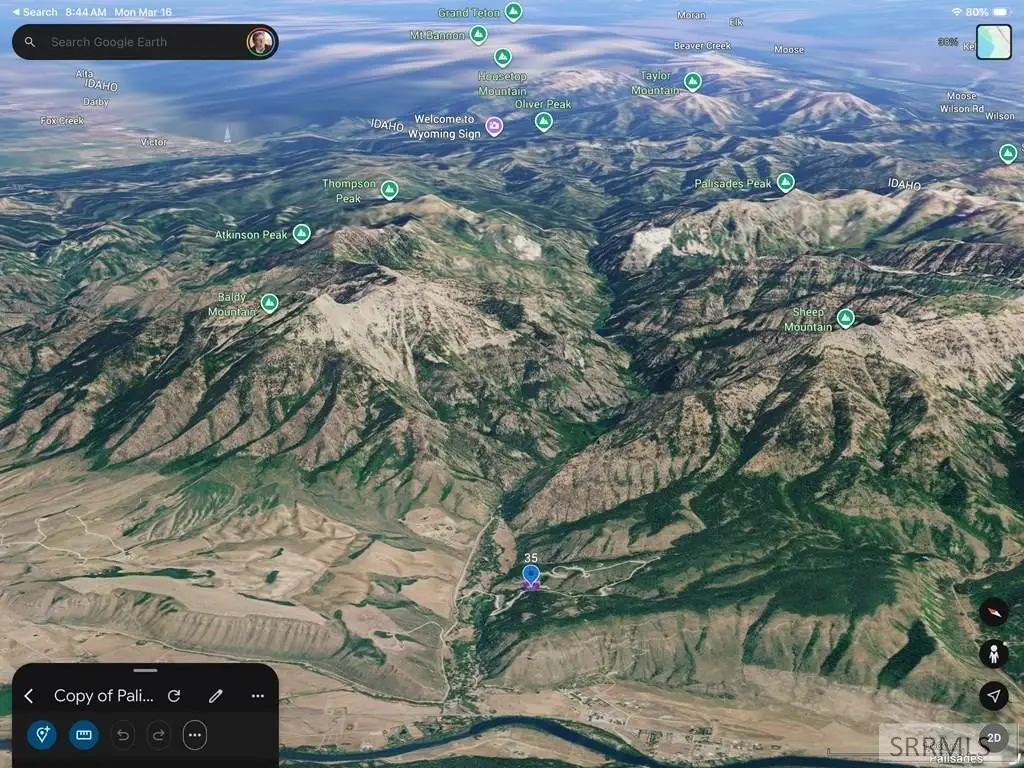Edit the project with the pencil icon
The width and height of the screenshot is (1024, 768).
coord(215,696)
